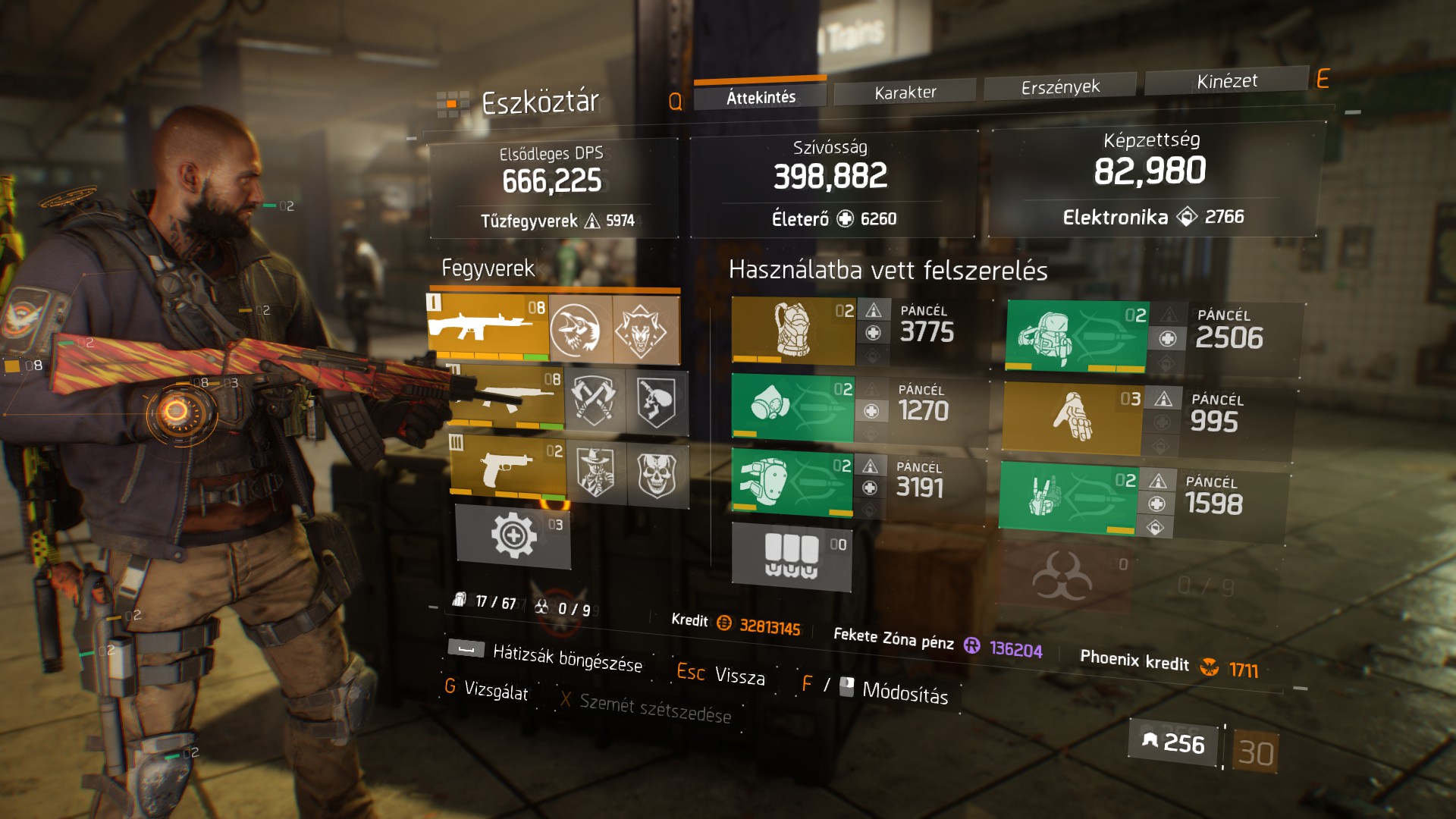Viewport: 1456px width, 819px height.
Task: Inspect item with Vizsgálat
Action: click(495, 690)
